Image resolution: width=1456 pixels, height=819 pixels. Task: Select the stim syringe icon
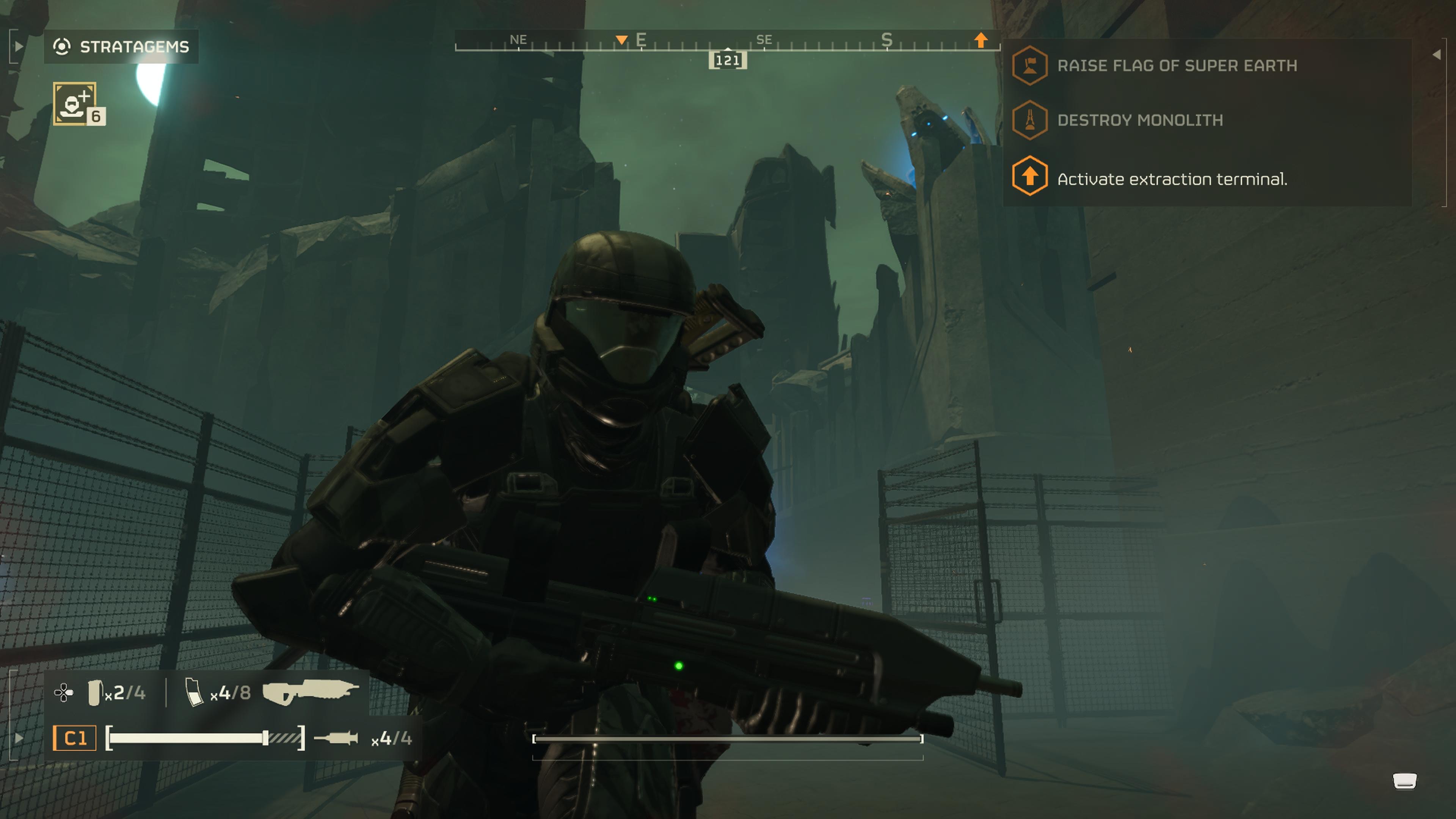(336, 737)
